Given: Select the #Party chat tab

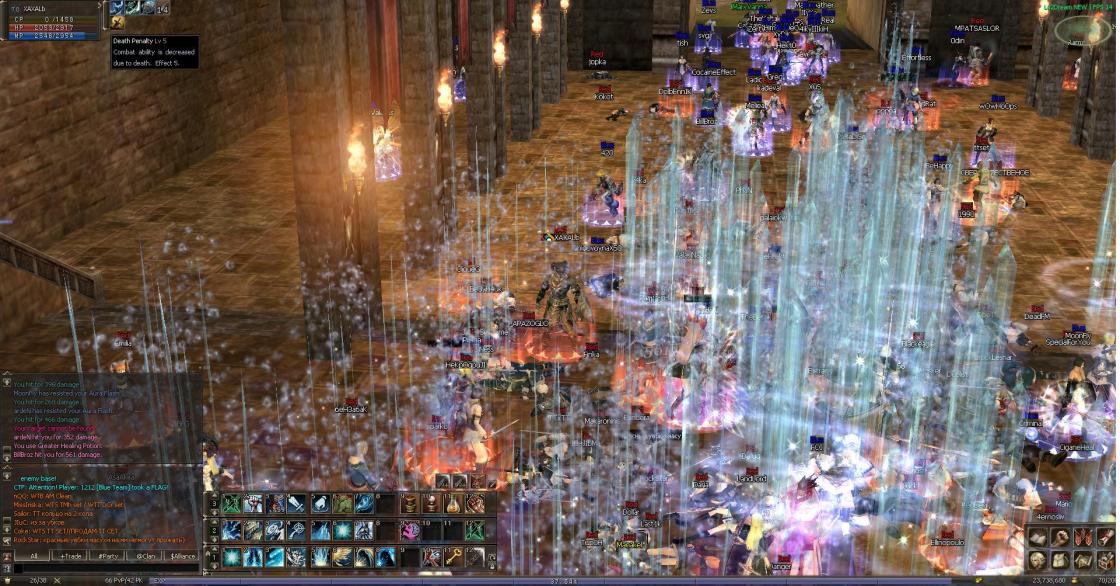Looking at the screenshot, I should (x=108, y=555).
